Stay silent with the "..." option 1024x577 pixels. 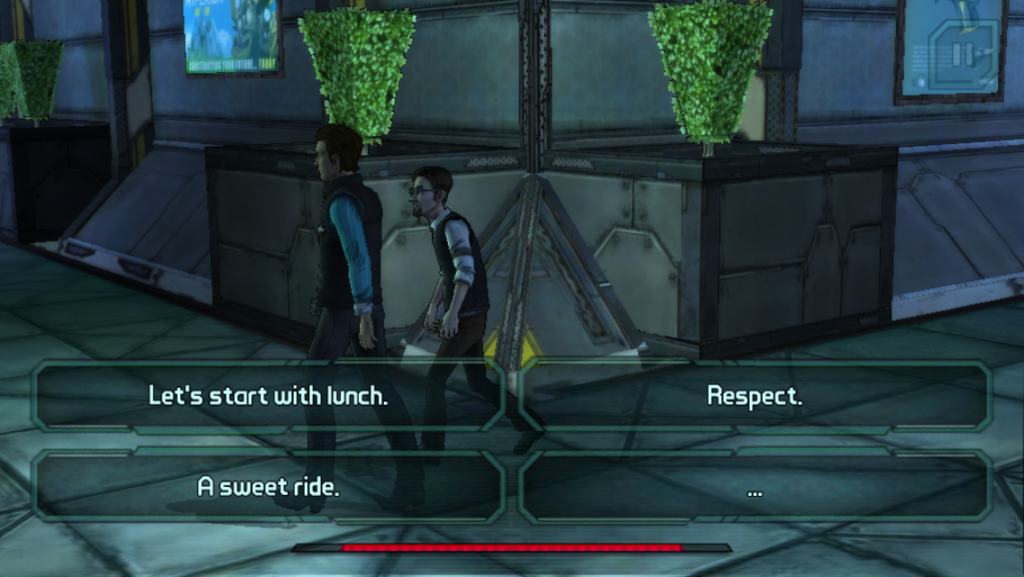pyautogui.click(x=754, y=488)
